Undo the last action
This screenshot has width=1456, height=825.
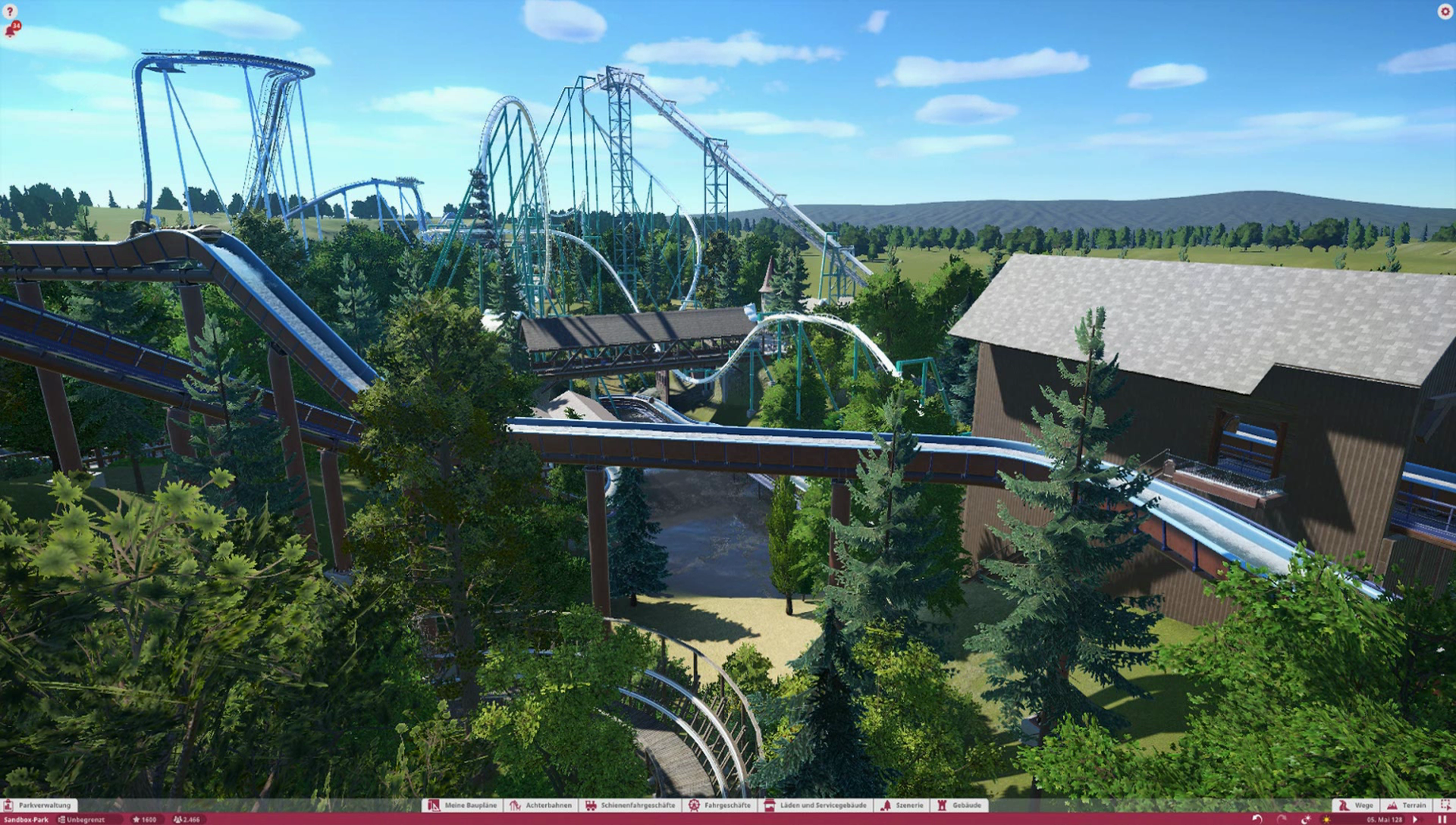[1257, 820]
